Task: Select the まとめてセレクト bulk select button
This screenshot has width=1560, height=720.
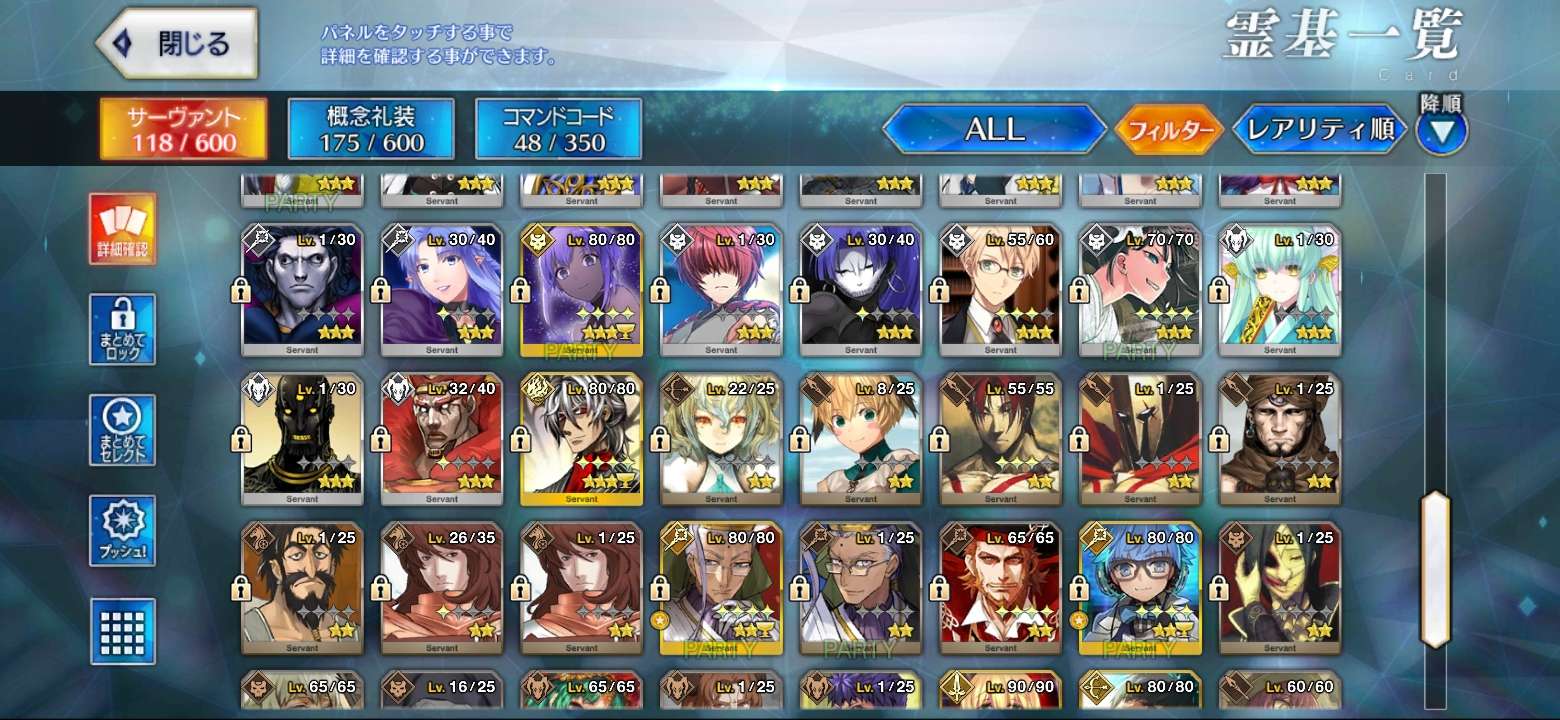Action: click(122, 430)
